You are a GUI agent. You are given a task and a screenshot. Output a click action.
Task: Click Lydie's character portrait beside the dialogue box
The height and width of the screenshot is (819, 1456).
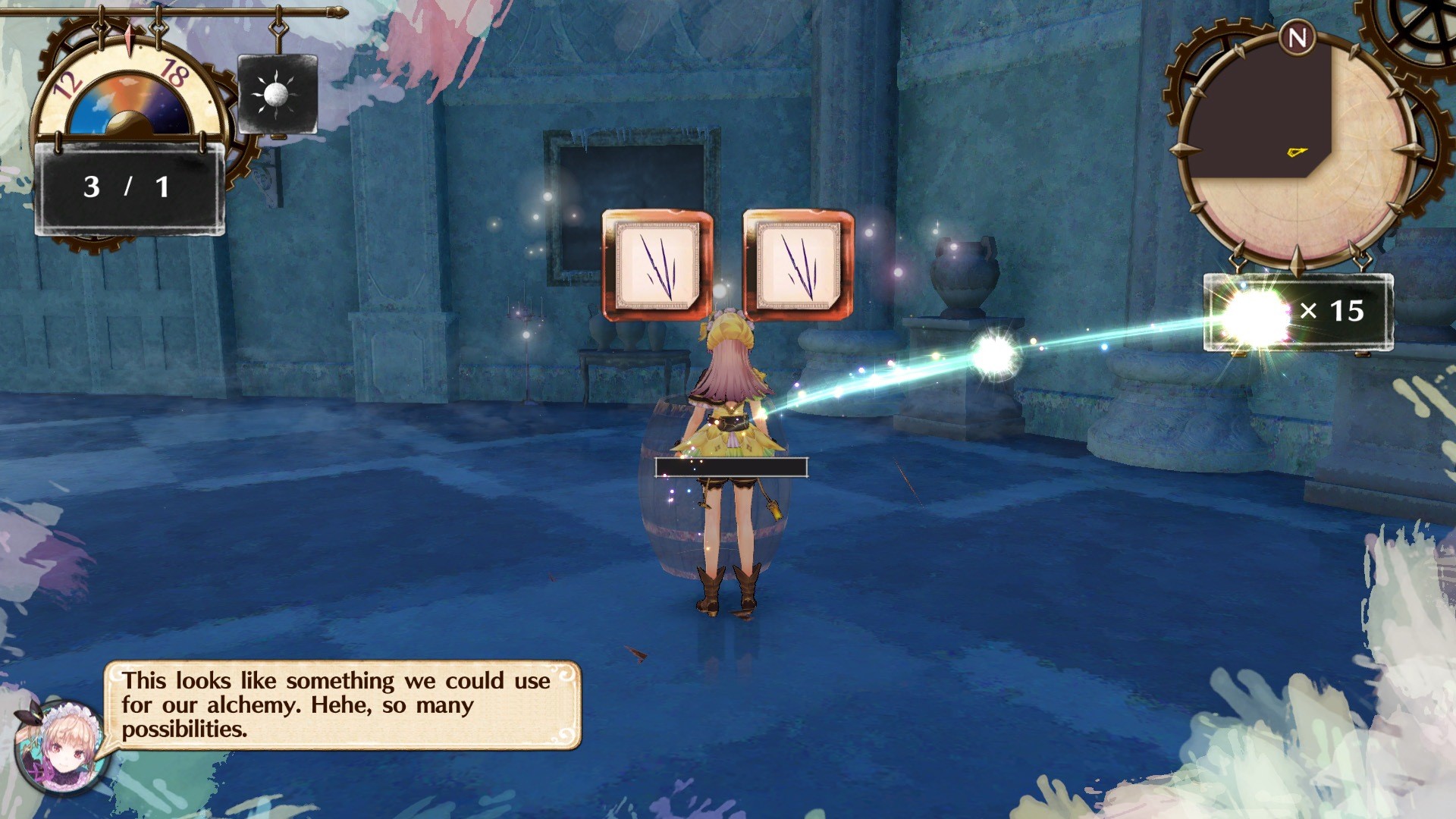coord(62,747)
